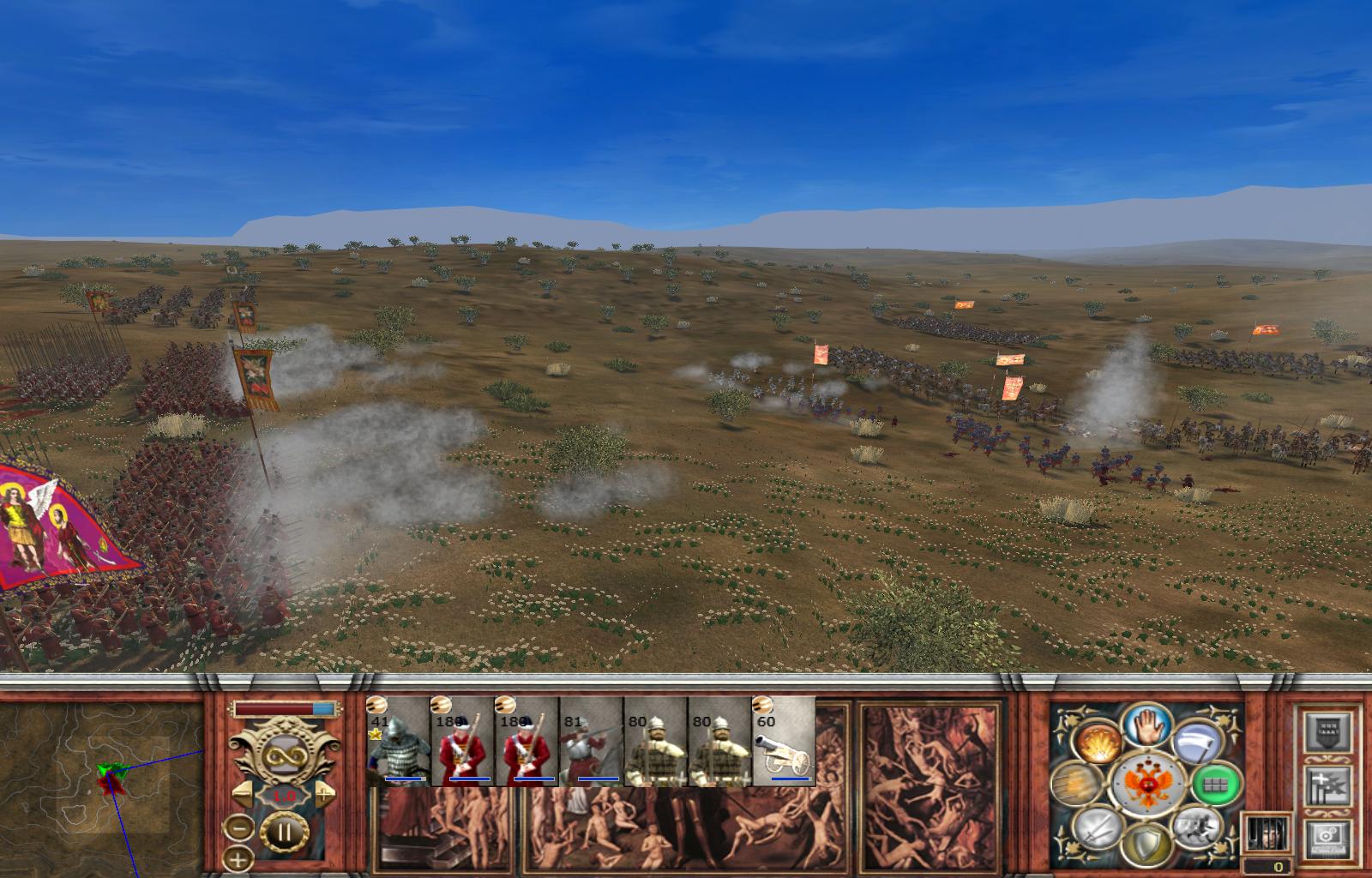Select the 81-man musketeer unit card
This screenshot has width=1372, height=878.
[x=592, y=742]
